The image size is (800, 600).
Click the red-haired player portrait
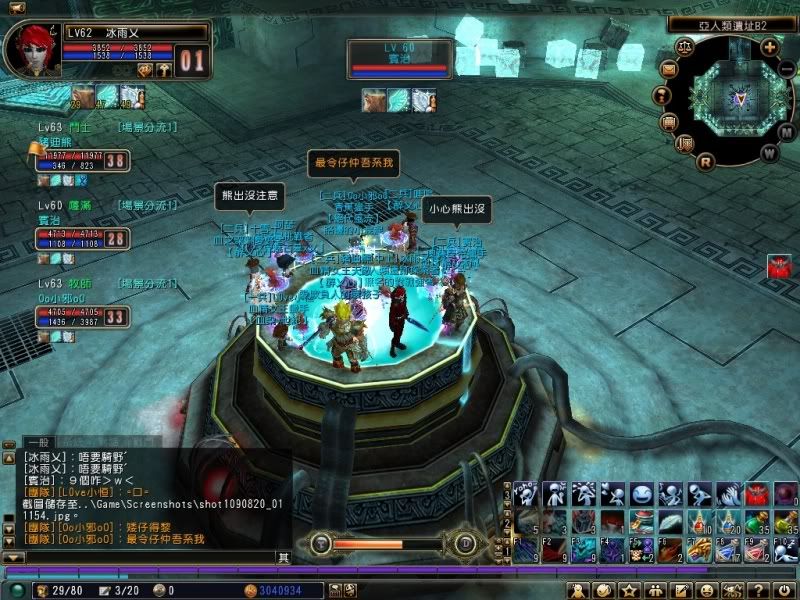(32, 48)
